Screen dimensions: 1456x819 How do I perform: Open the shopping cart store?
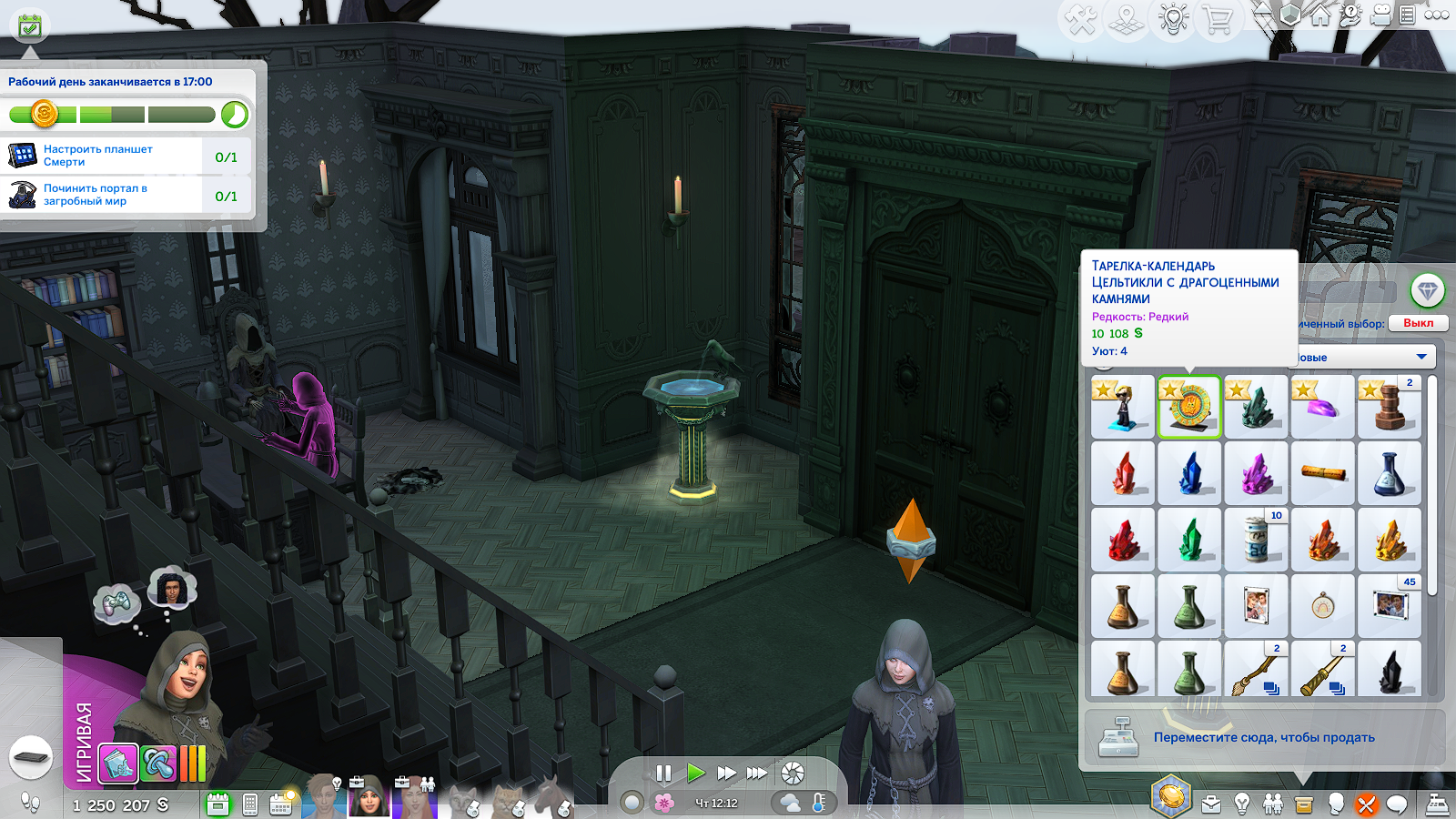click(1218, 19)
